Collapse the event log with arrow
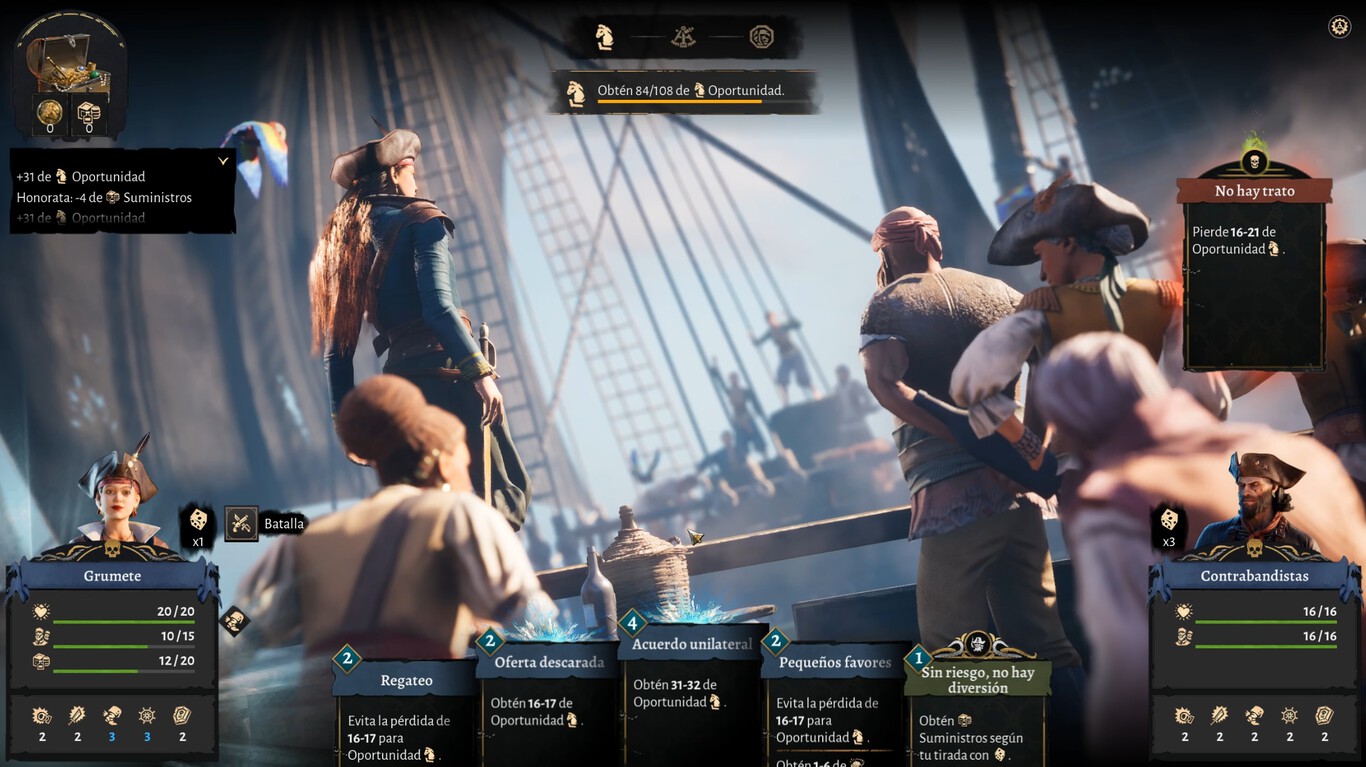 223,161
